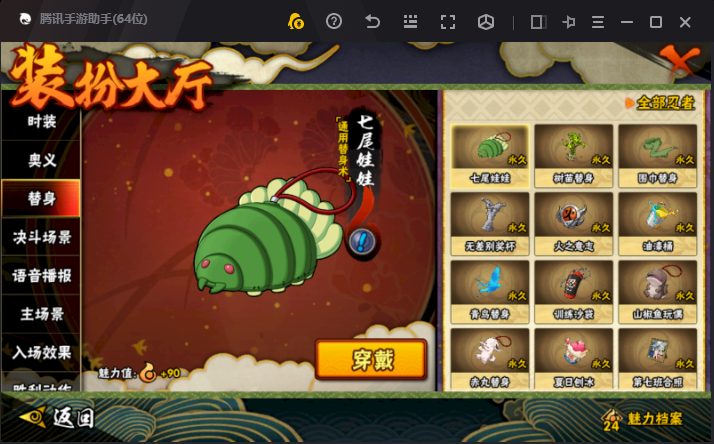Select the 替身 tab
714x444 pixels.
point(41,198)
